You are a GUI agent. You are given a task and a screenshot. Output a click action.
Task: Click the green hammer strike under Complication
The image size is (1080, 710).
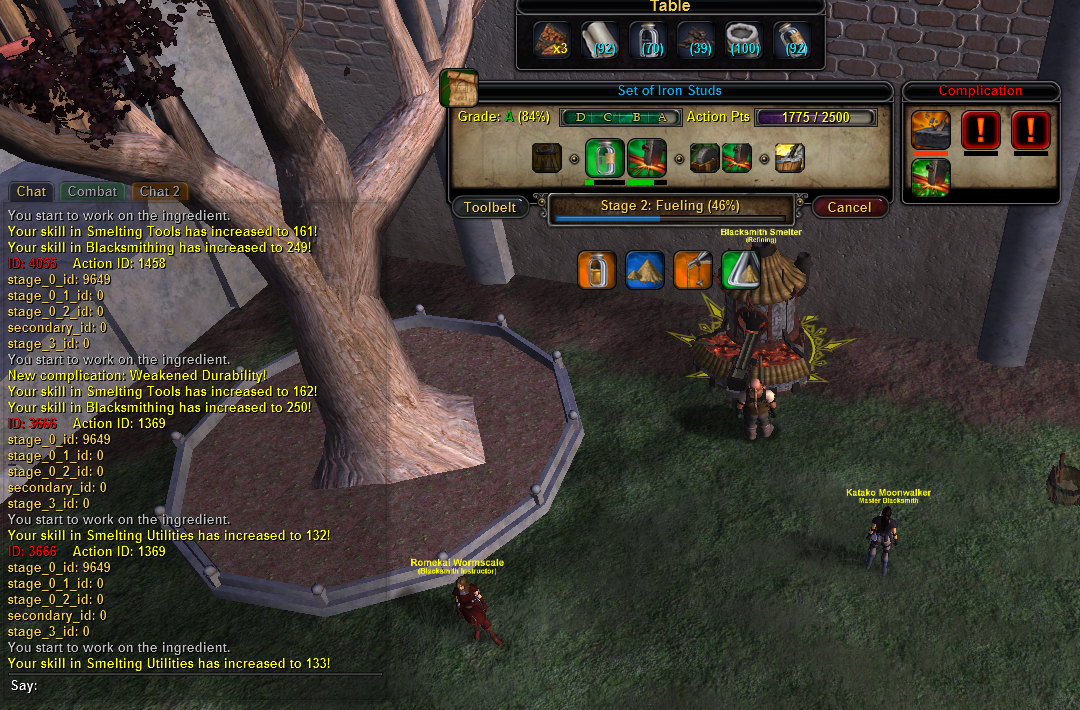click(x=930, y=177)
